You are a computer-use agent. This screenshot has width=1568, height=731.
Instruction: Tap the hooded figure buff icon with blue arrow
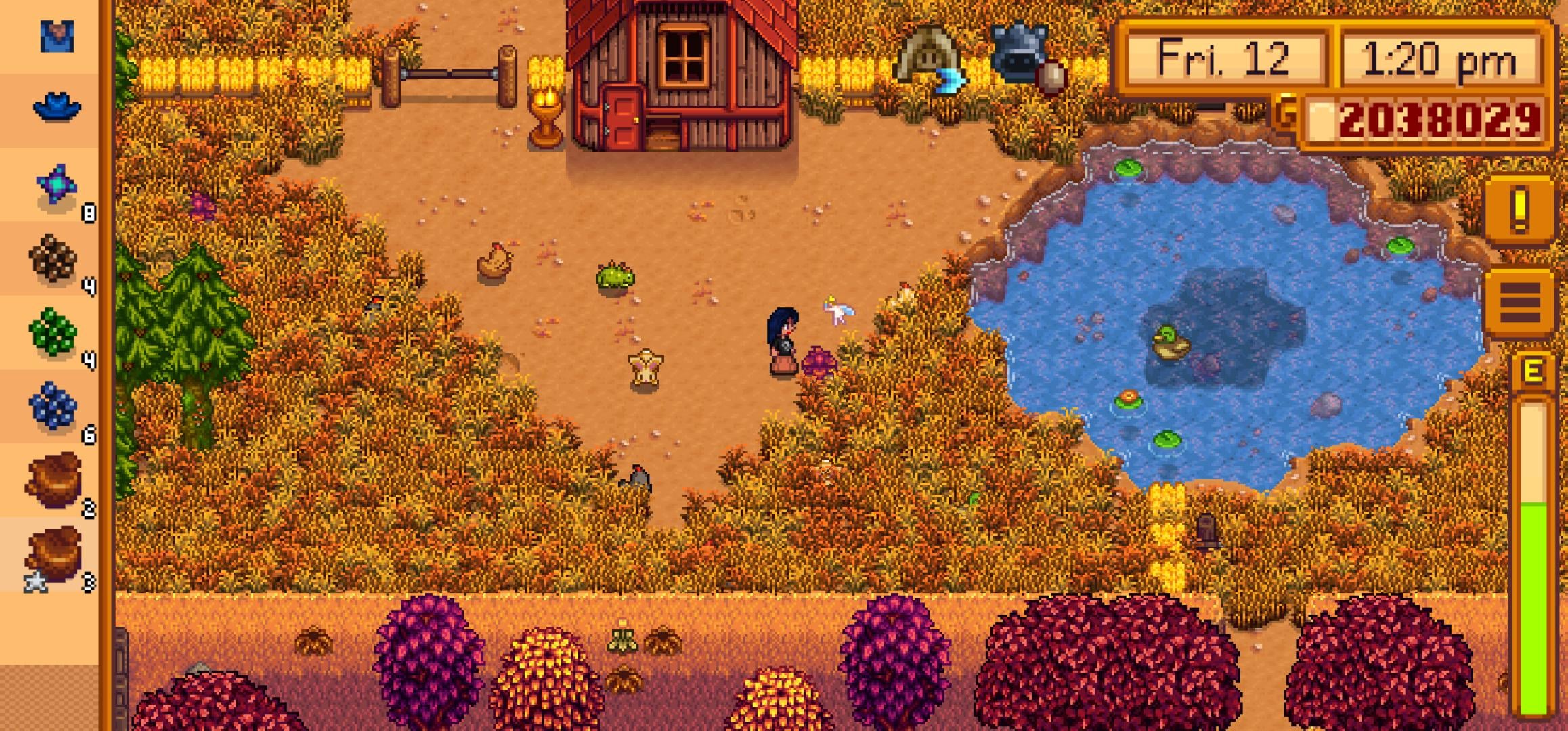929,60
